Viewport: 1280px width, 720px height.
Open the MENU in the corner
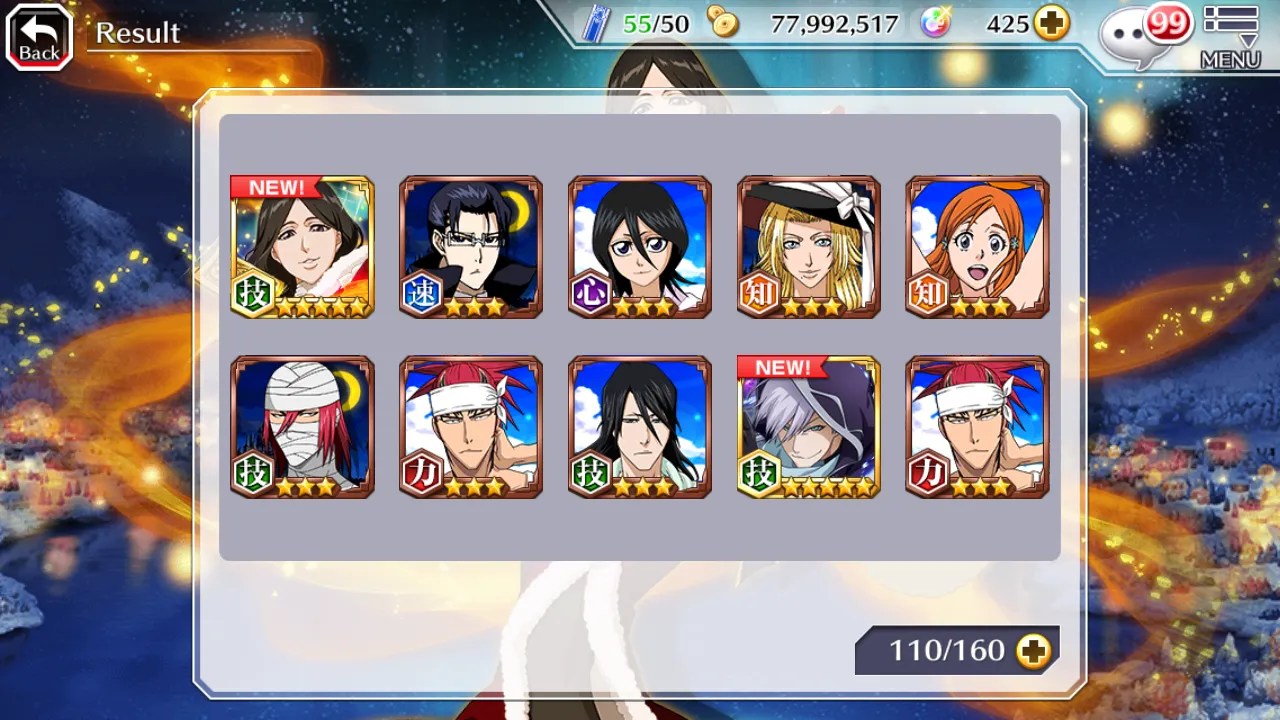tap(1230, 38)
